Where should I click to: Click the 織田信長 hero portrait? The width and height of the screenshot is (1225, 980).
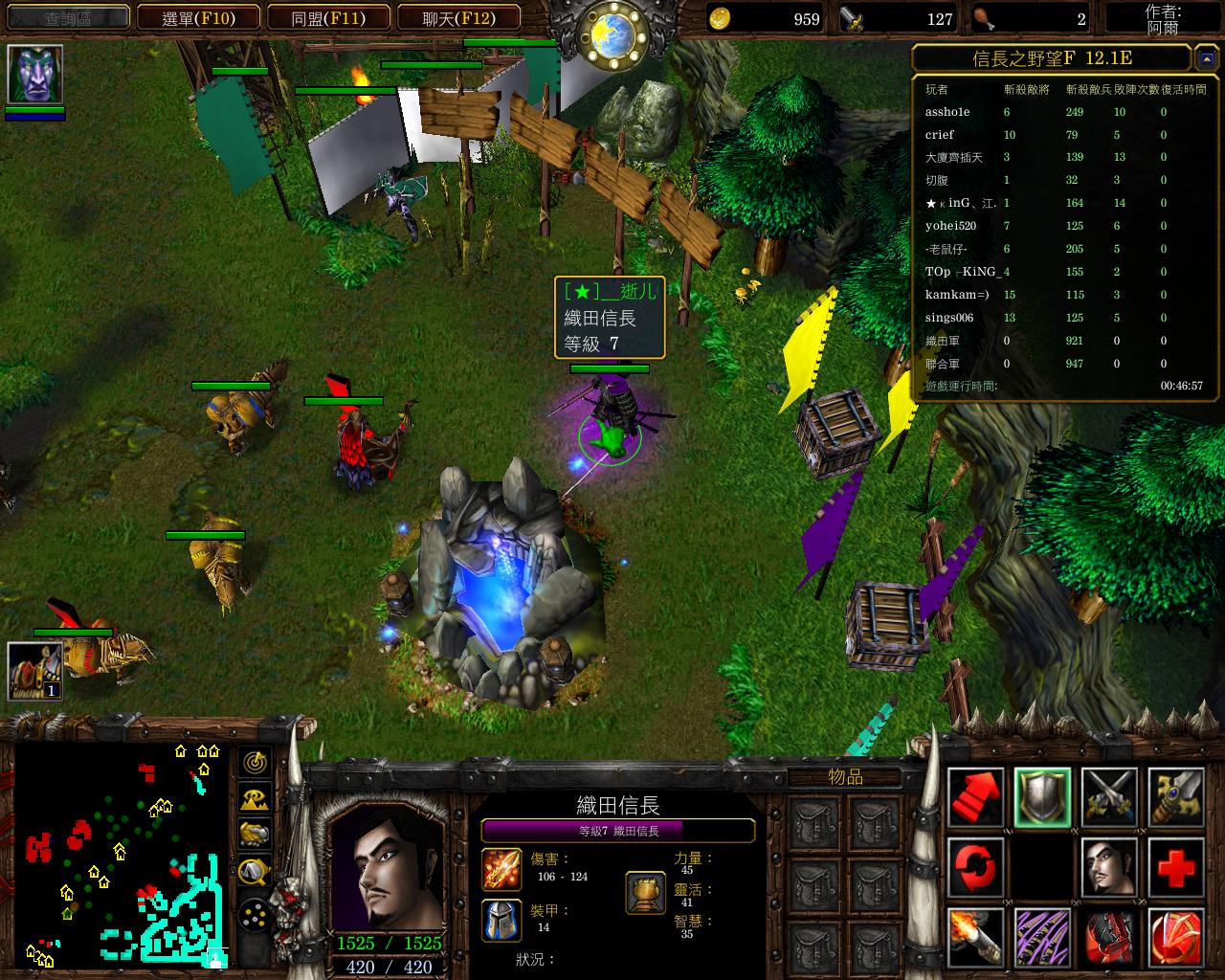coord(388,866)
